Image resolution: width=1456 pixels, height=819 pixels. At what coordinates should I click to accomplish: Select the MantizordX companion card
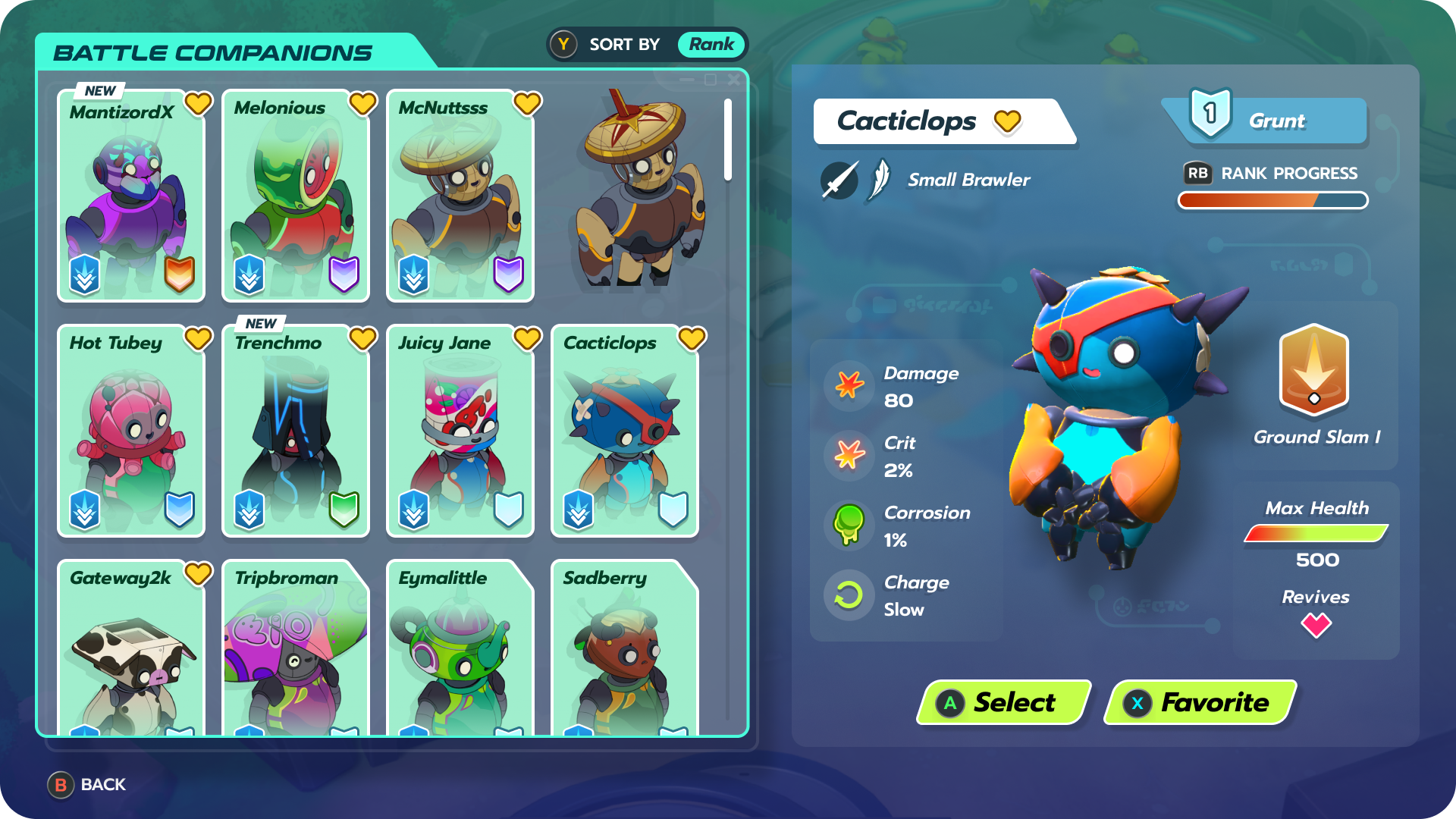click(131, 197)
